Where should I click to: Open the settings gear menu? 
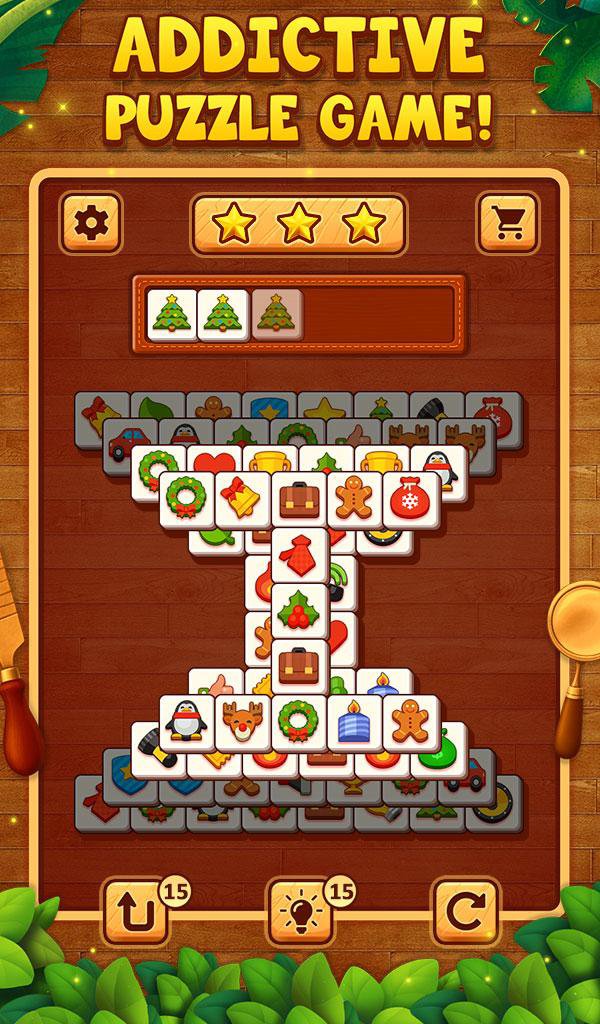tap(91, 223)
